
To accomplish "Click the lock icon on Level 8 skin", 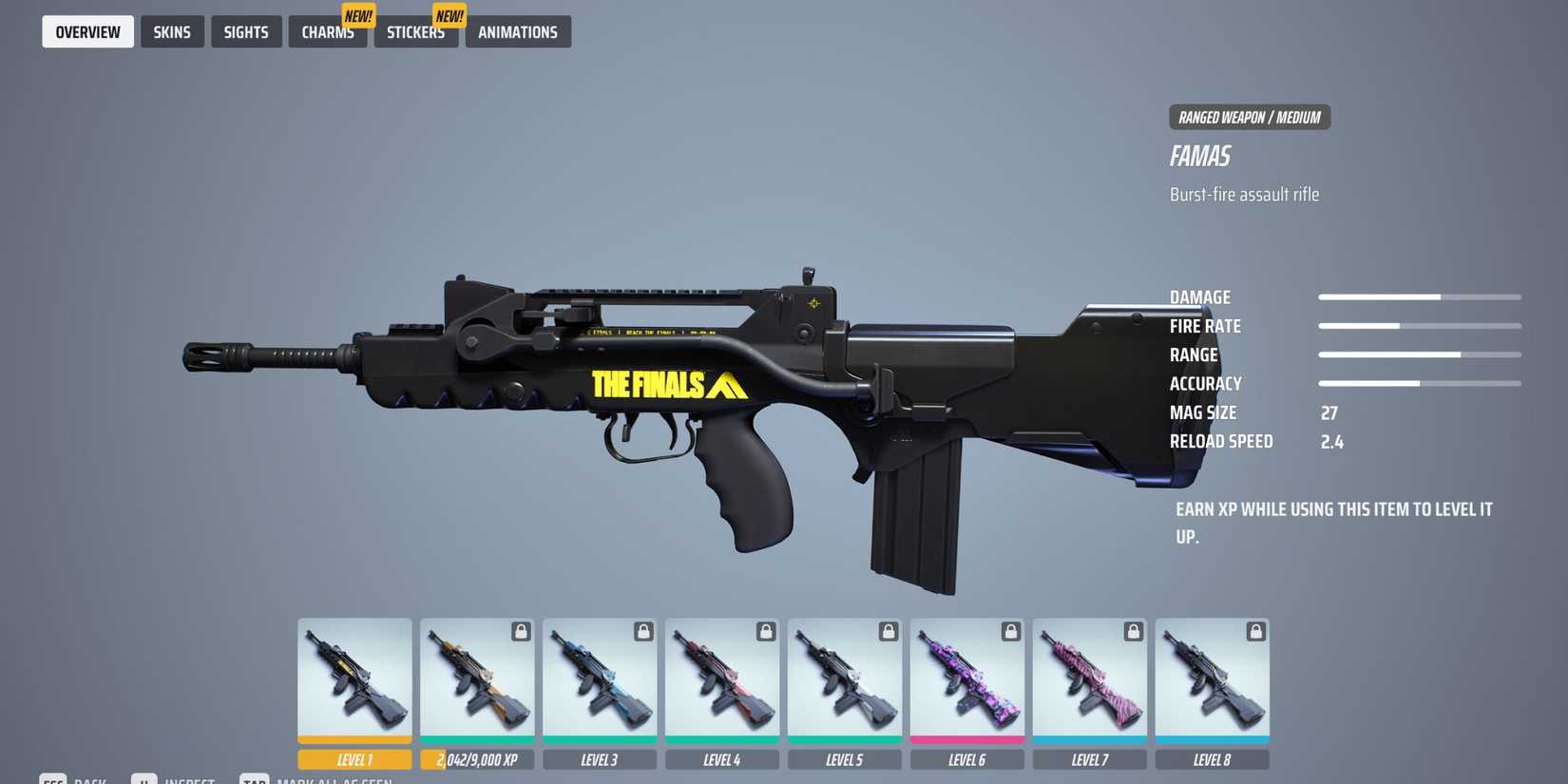I will [1256, 630].
